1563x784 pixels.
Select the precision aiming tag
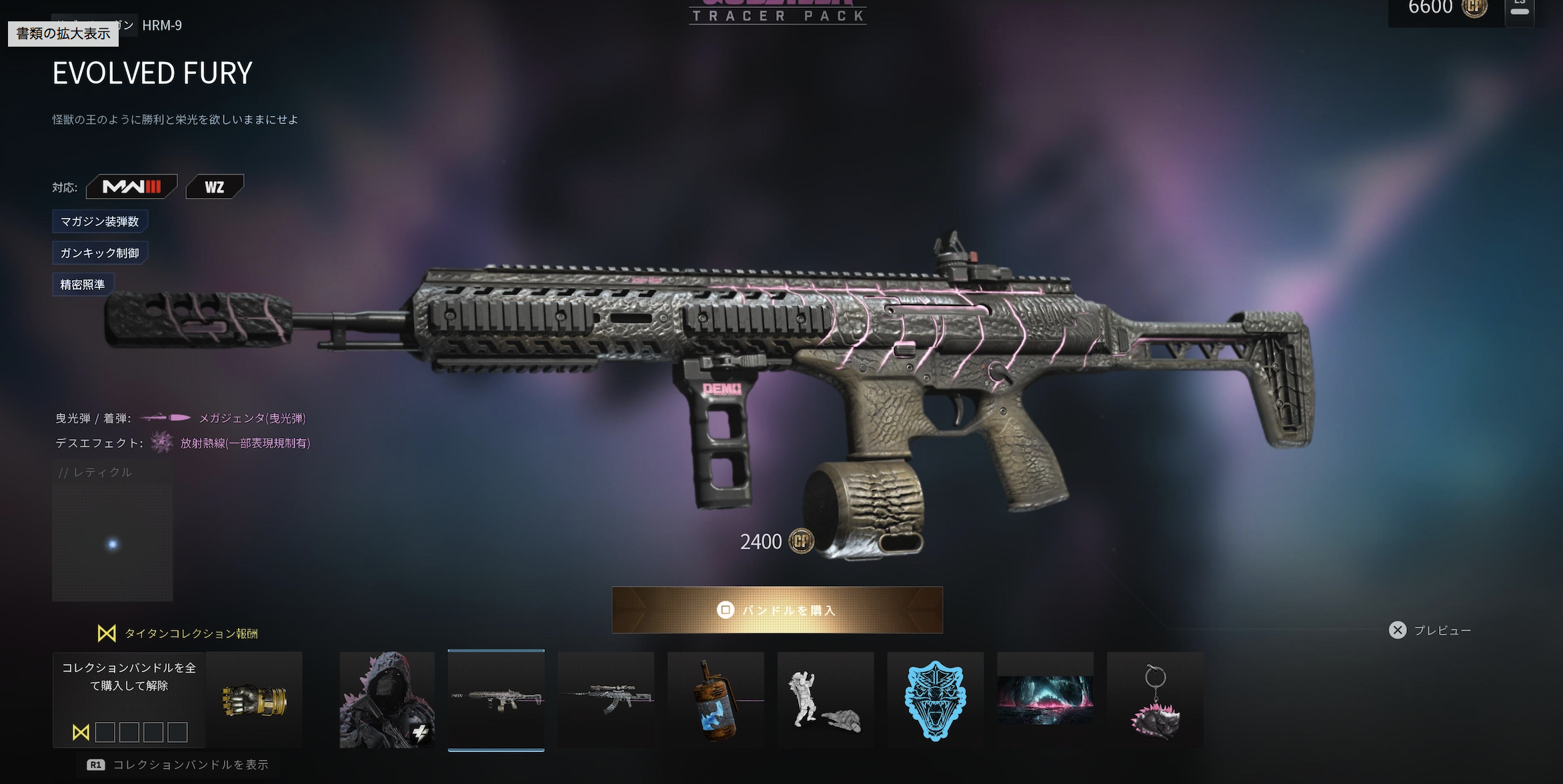(83, 285)
